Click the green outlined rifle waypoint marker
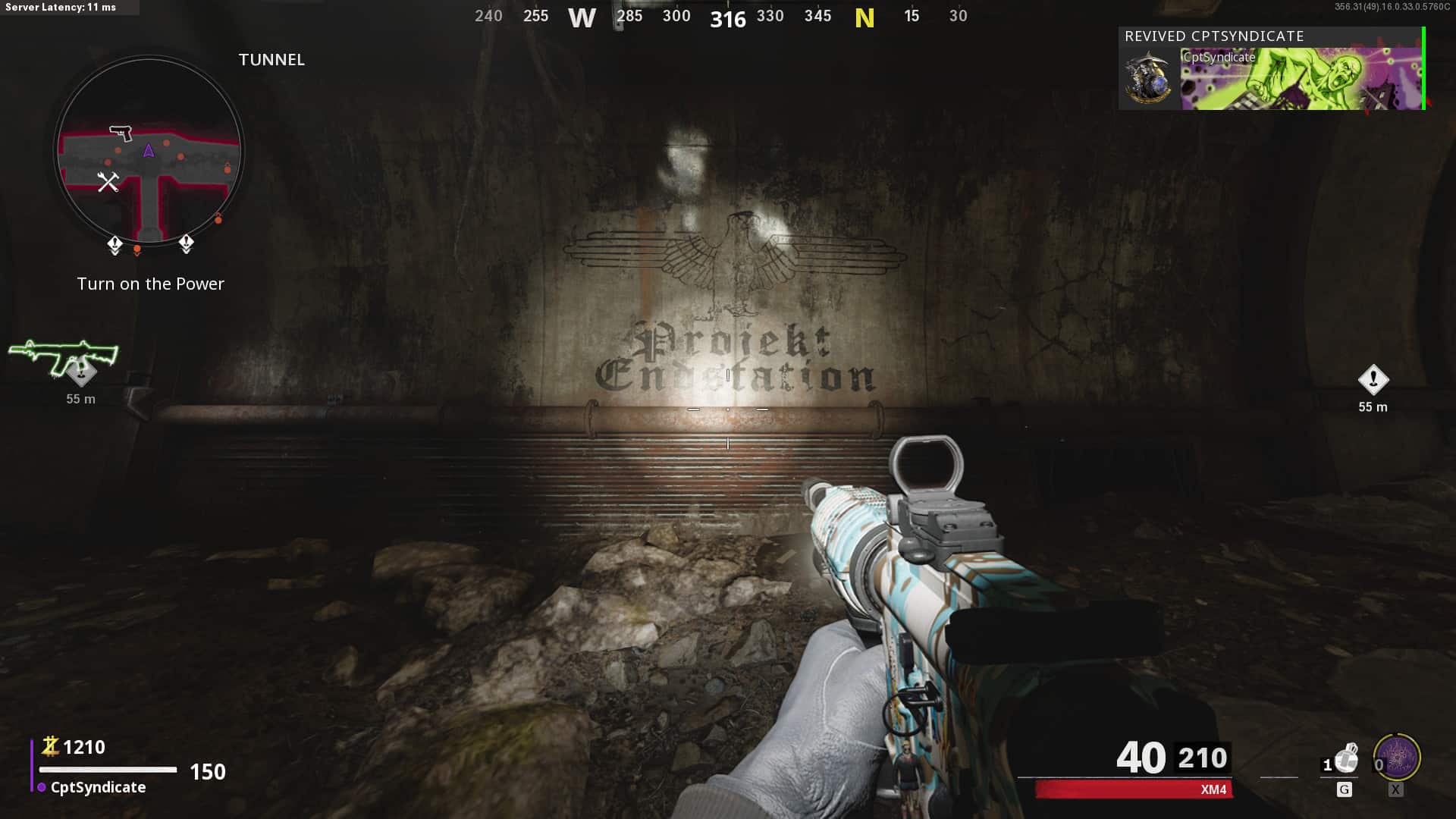 click(x=64, y=356)
